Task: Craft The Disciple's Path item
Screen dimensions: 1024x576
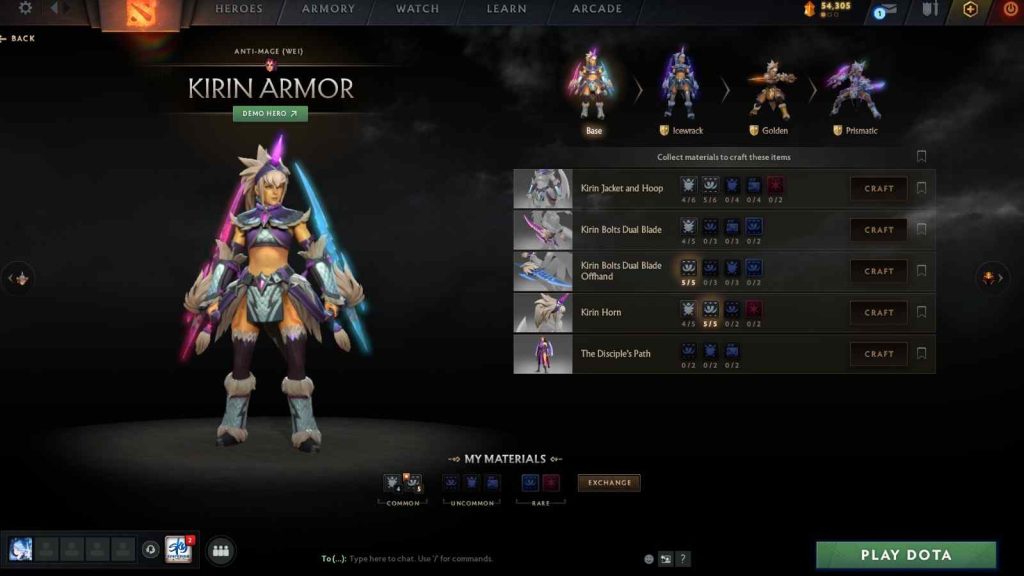Action: 879,354
